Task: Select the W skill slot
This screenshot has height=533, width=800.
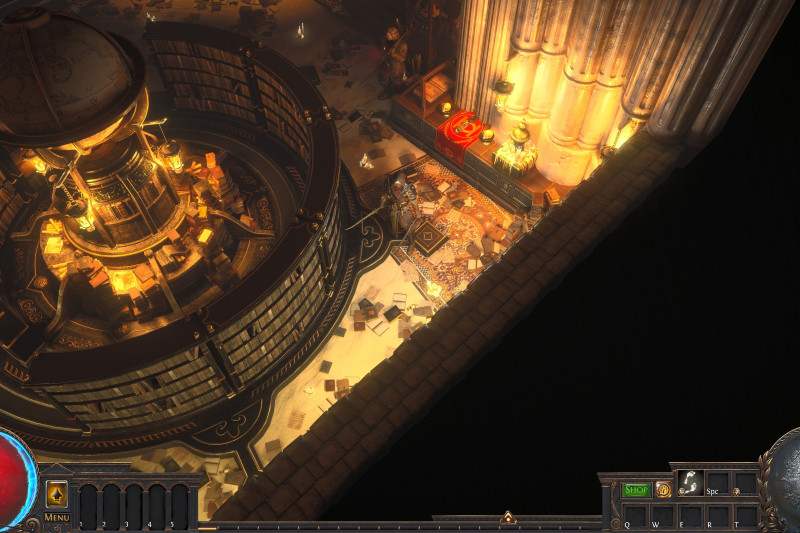Action: click(x=662, y=515)
